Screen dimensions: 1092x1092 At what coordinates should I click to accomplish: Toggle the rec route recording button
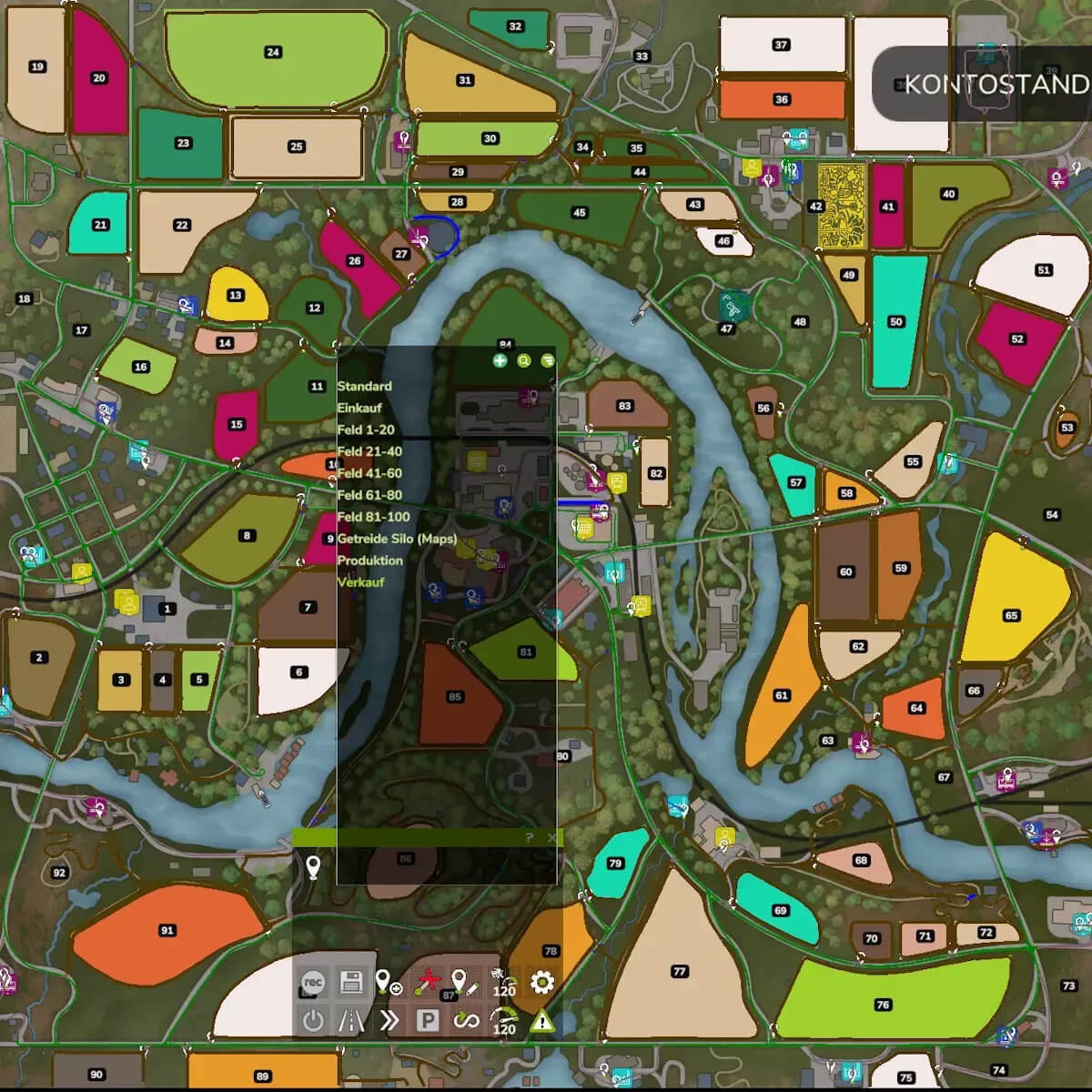pos(312,983)
